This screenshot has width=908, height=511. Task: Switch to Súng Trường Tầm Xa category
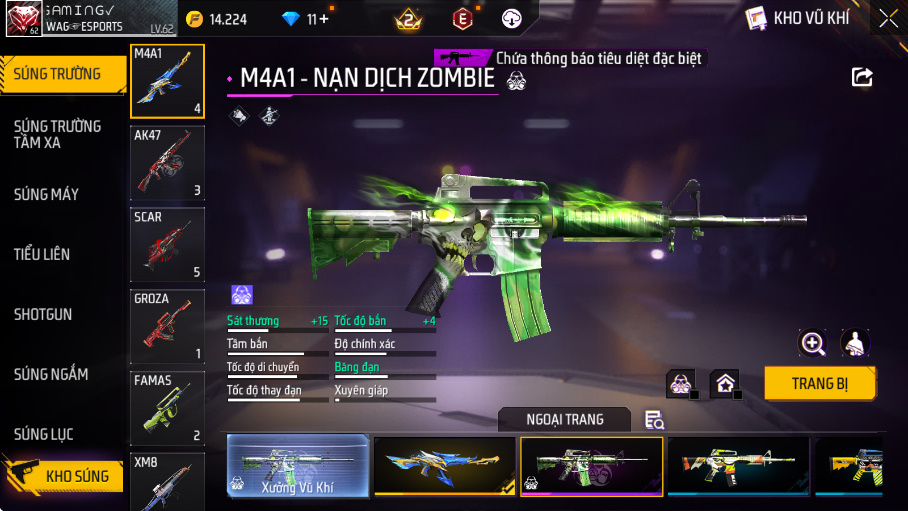point(58,134)
